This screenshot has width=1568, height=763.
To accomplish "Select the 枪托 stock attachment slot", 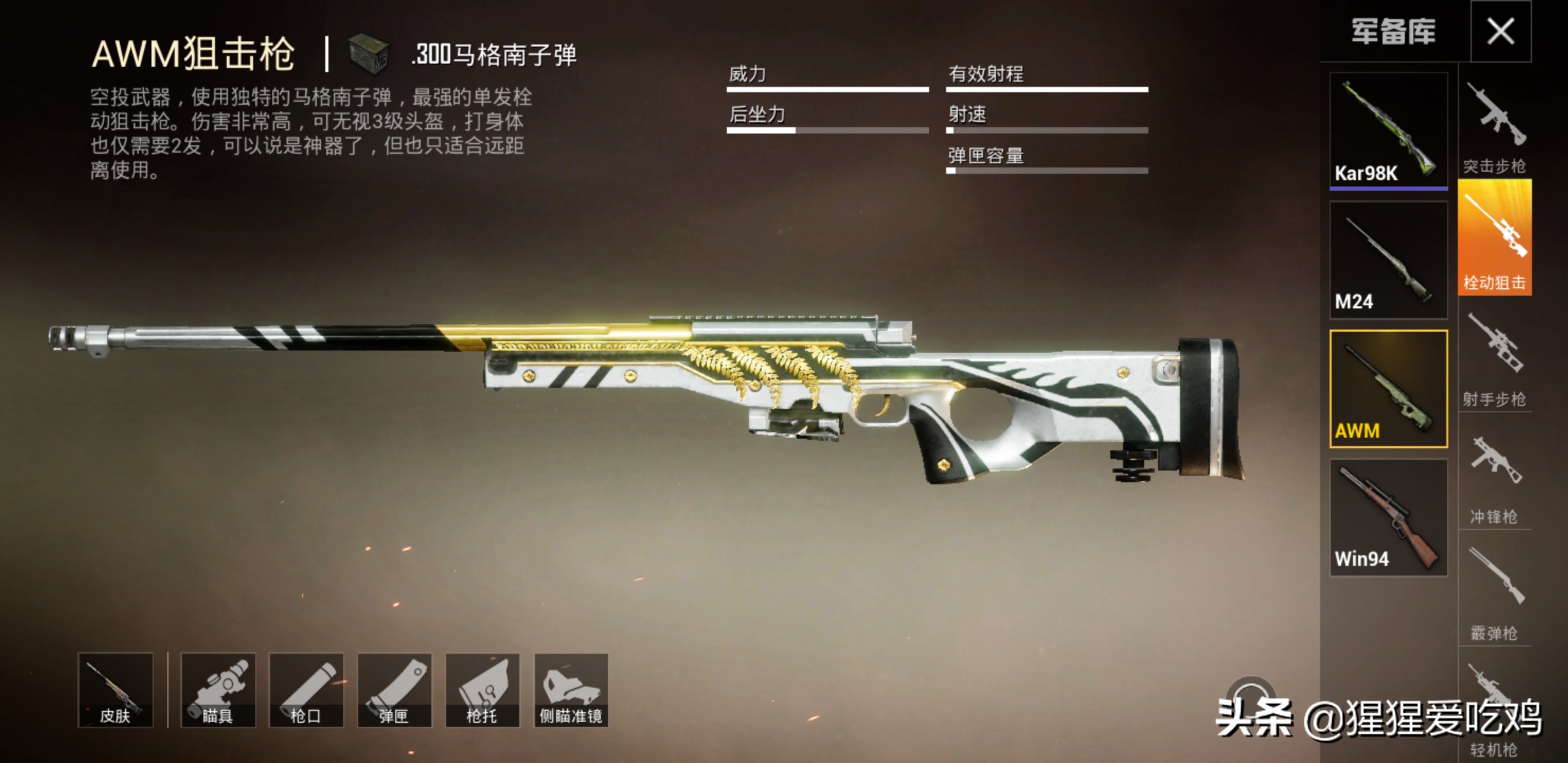I will click(x=482, y=690).
